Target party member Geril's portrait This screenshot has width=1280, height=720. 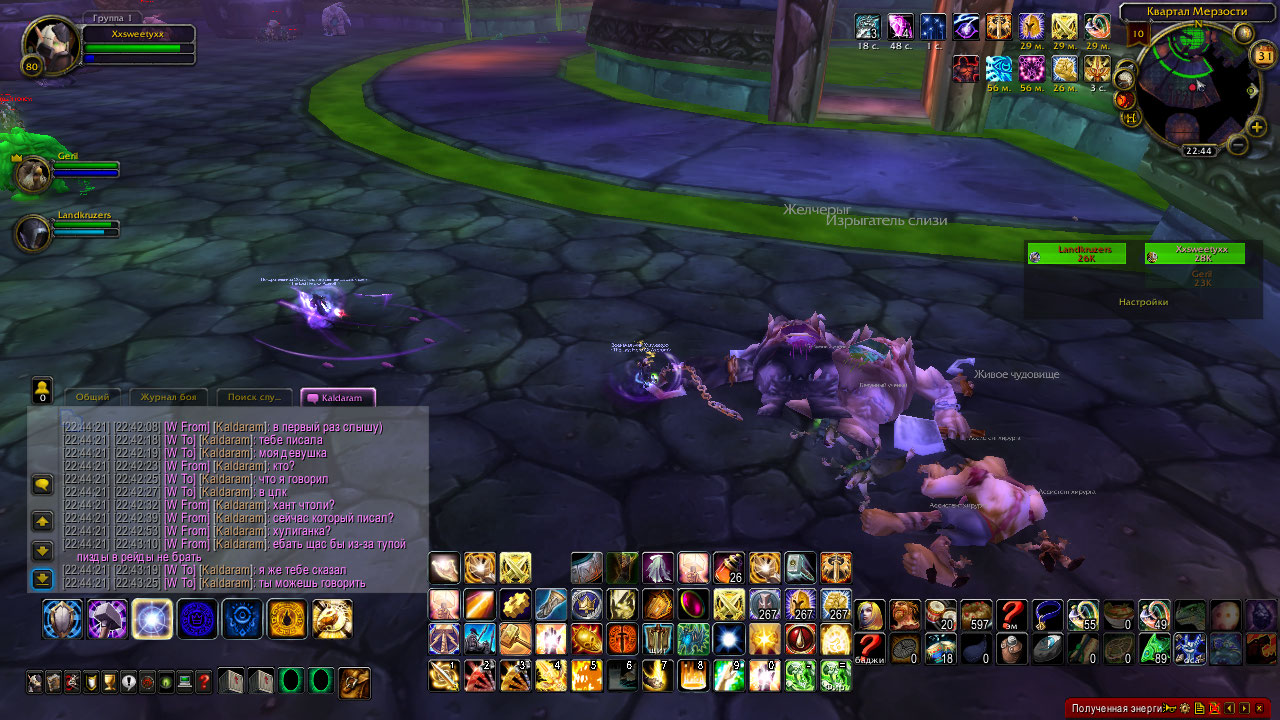[32, 174]
